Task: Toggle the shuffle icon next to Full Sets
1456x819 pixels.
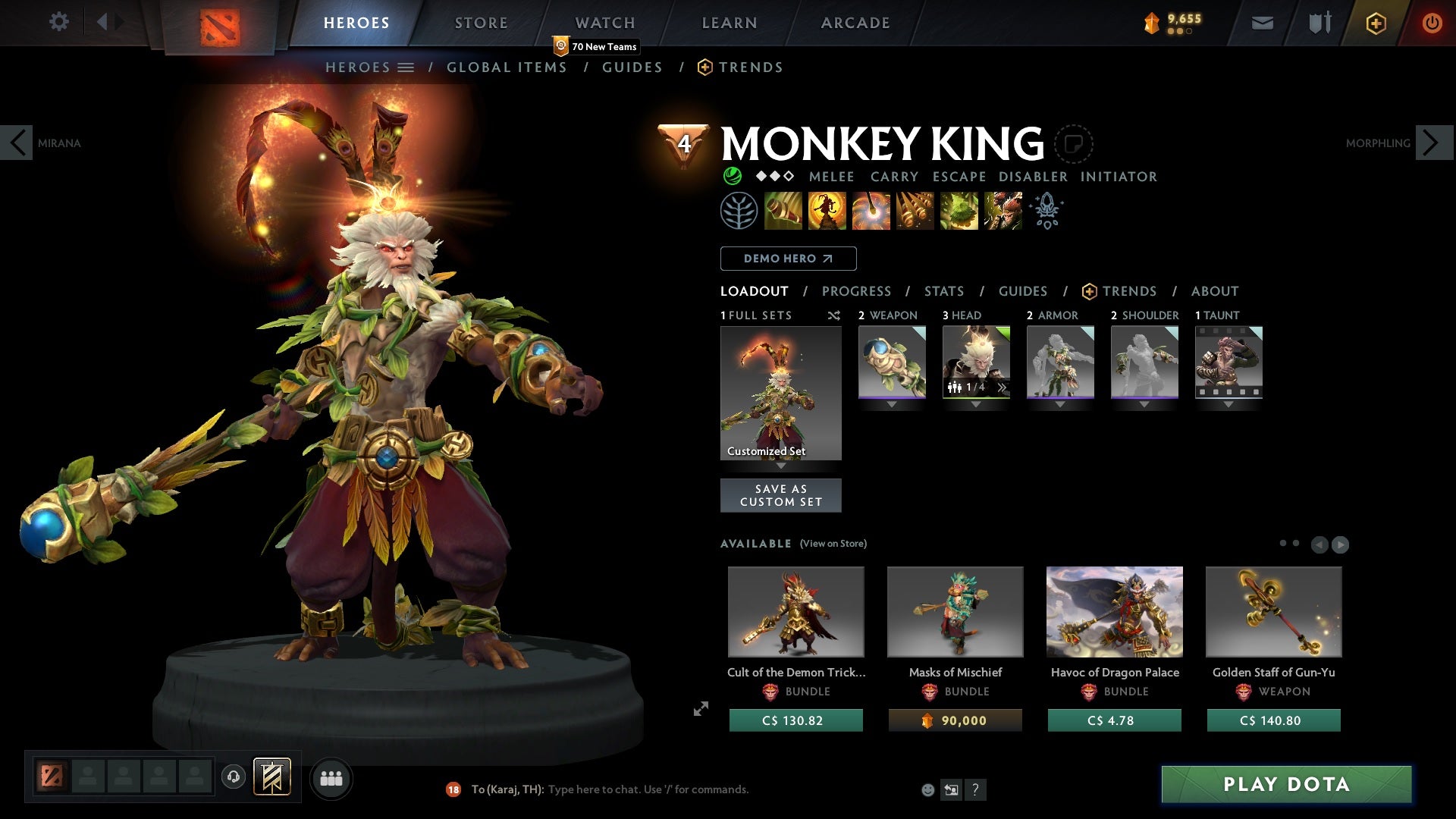Action: (834, 315)
